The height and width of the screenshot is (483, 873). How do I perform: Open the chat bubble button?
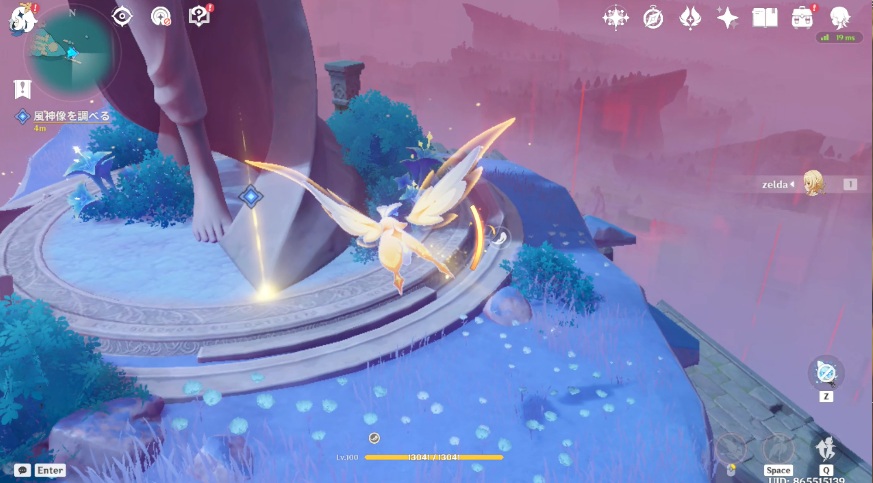click(22, 469)
